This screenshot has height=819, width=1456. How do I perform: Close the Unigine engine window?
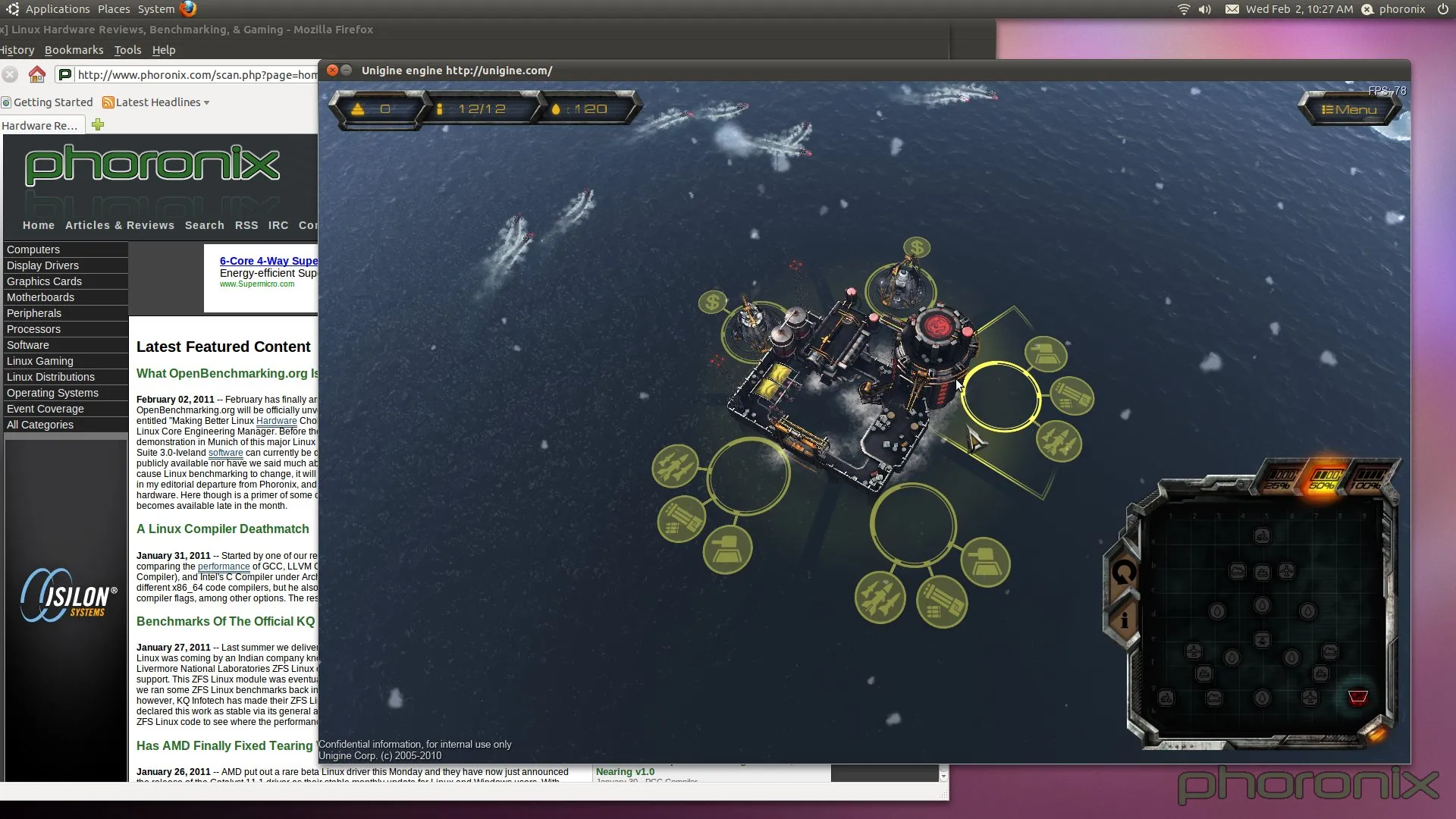point(332,71)
